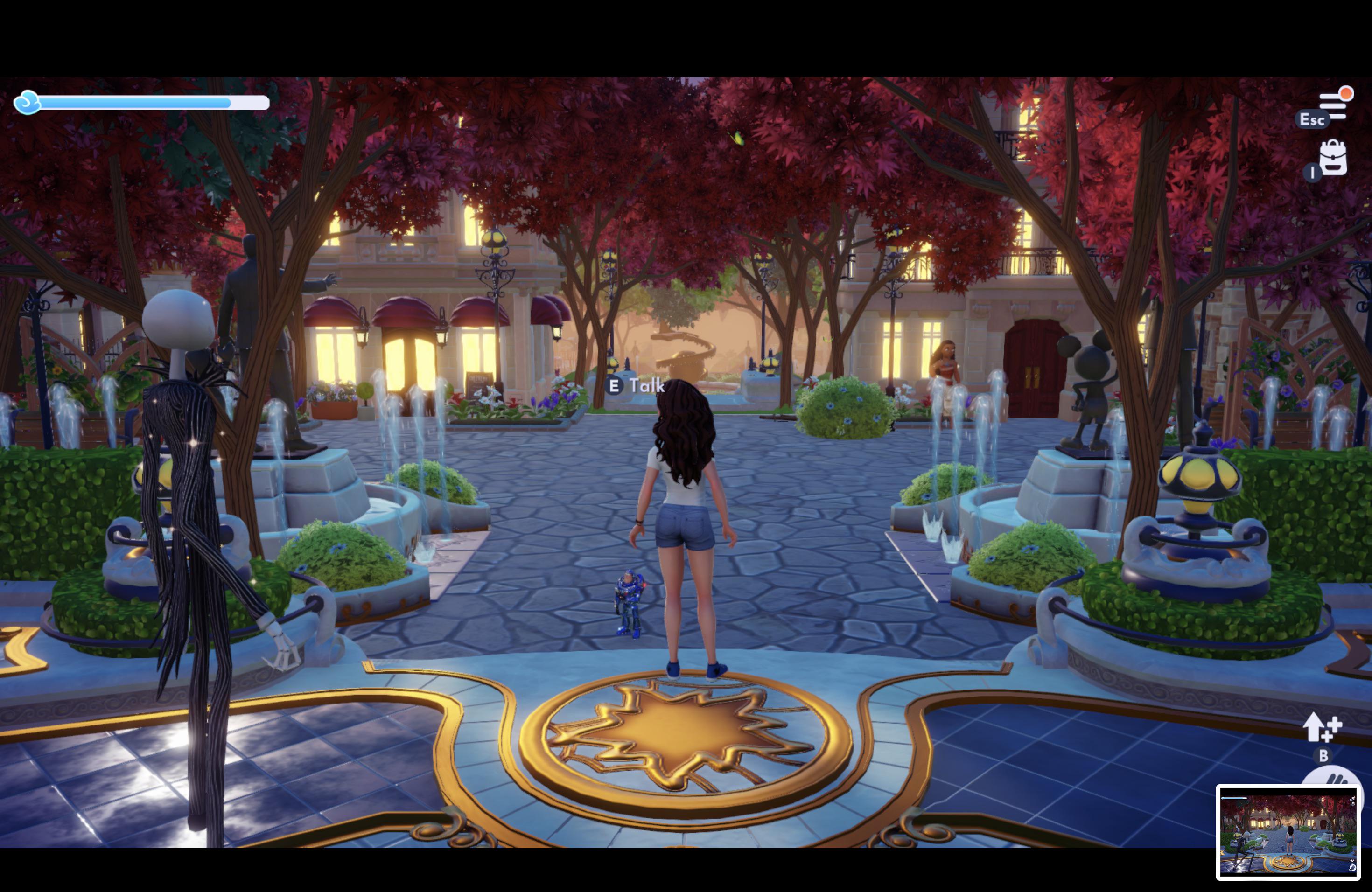This screenshot has width=1372, height=892.
Task: Open the hamburger main menu icon
Action: point(1333,106)
